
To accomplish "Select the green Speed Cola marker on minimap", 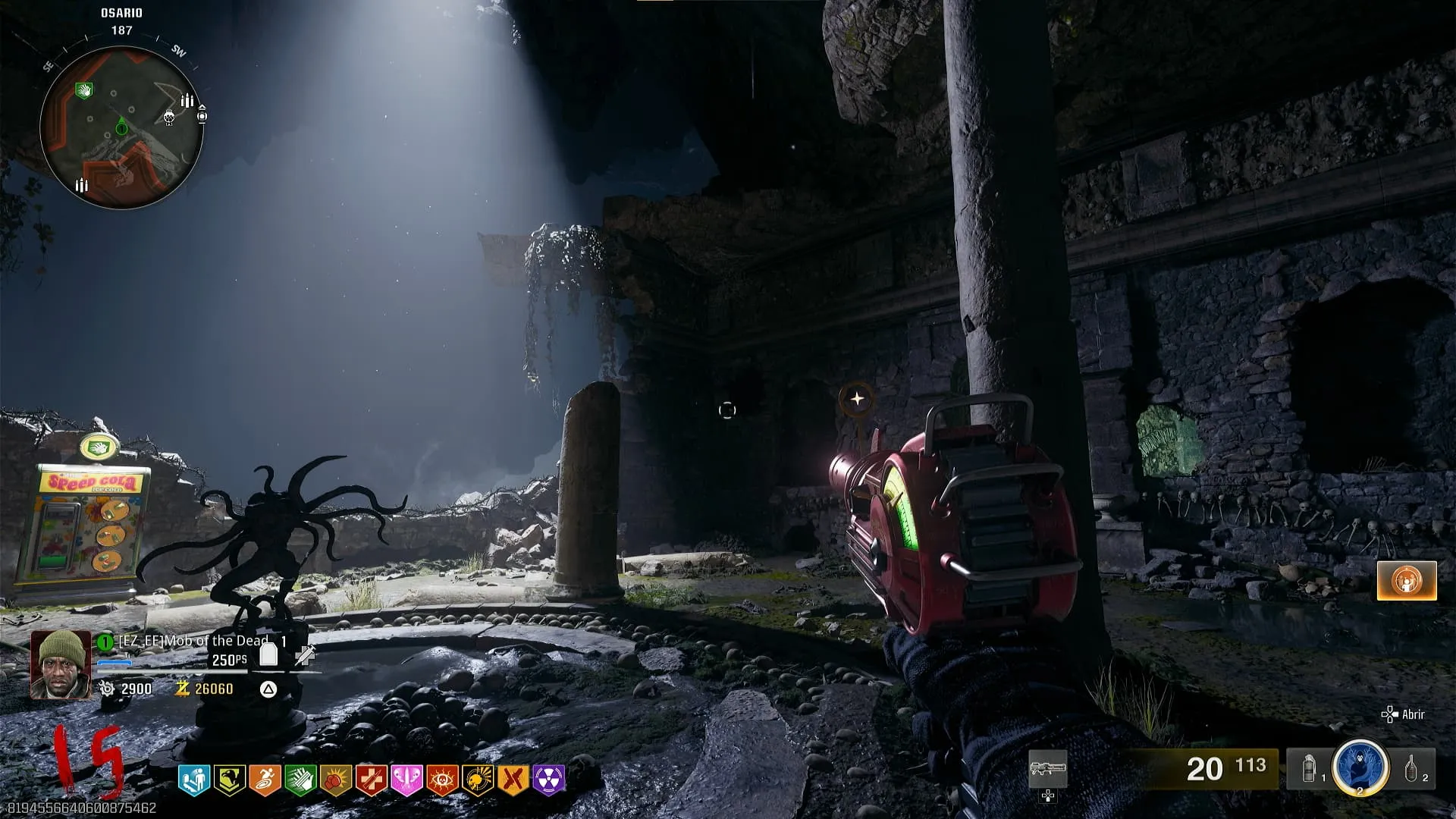I will (84, 91).
